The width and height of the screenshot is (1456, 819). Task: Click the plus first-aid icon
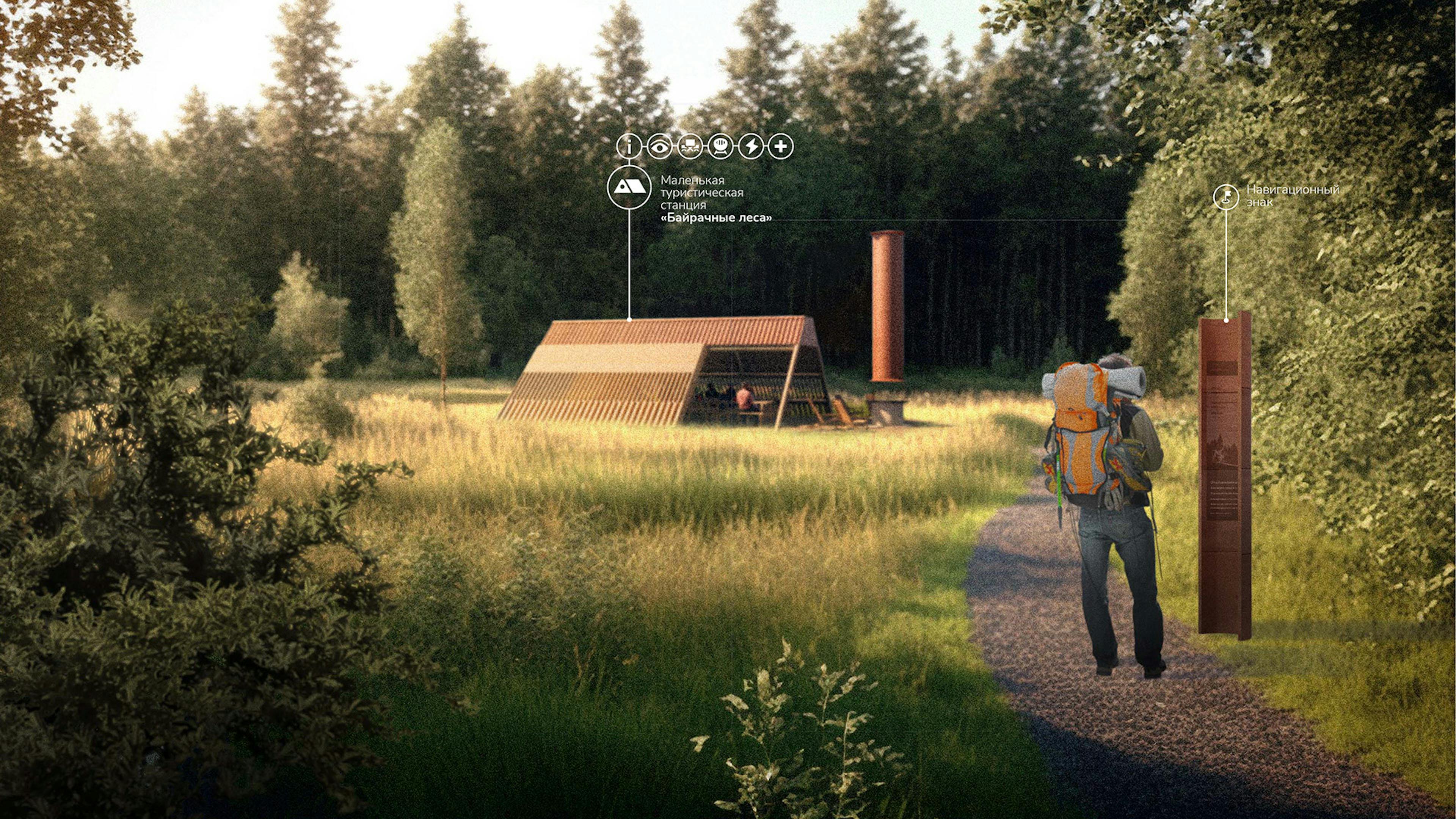click(781, 146)
